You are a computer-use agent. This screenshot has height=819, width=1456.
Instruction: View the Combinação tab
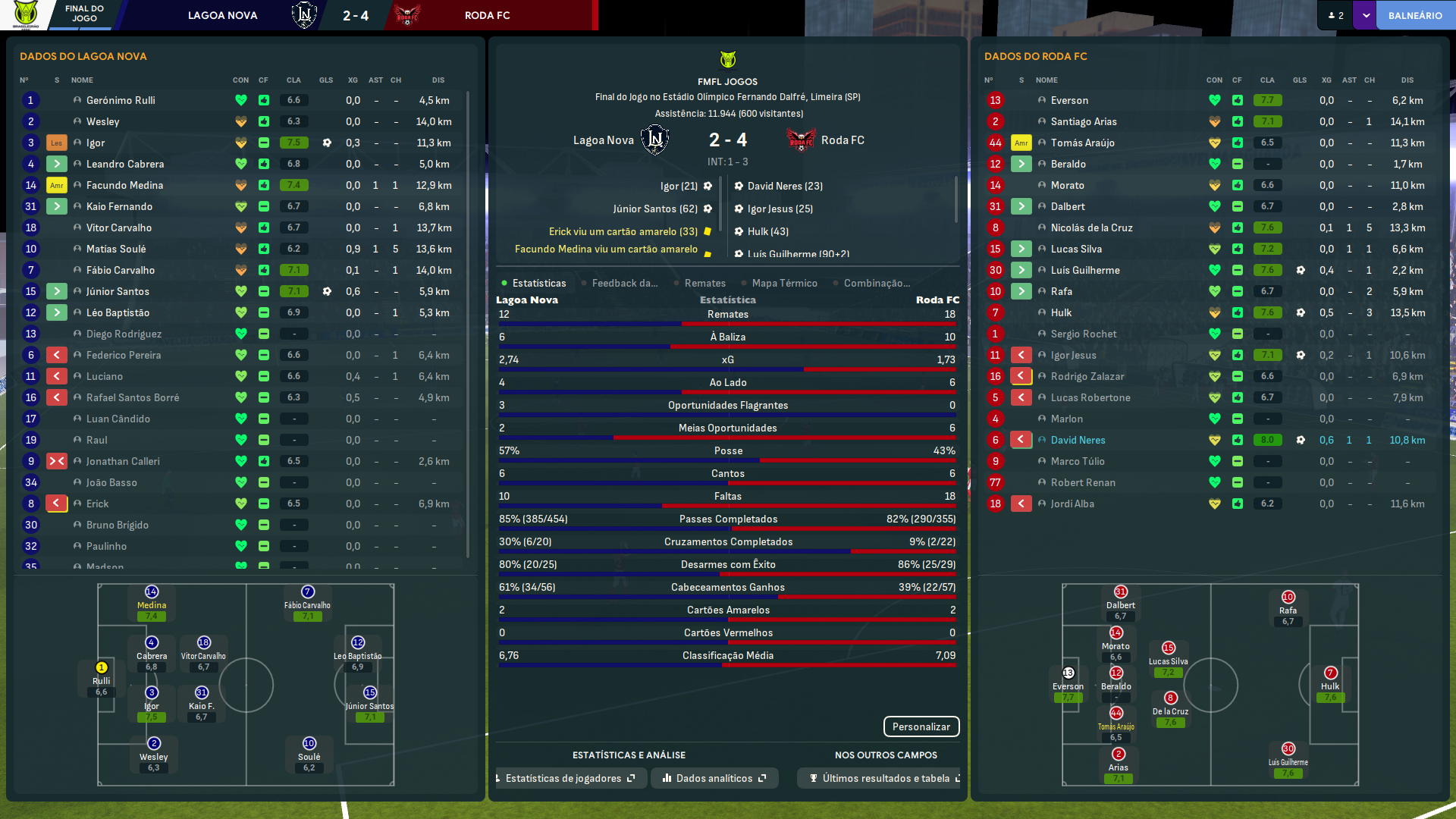click(x=877, y=283)
